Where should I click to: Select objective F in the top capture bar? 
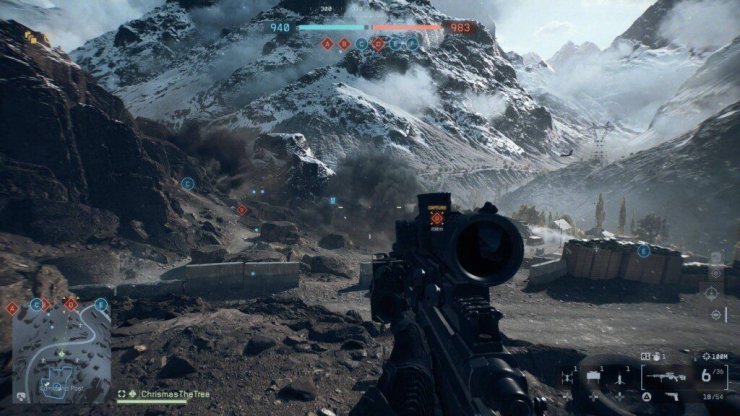(x=412, y=44)
